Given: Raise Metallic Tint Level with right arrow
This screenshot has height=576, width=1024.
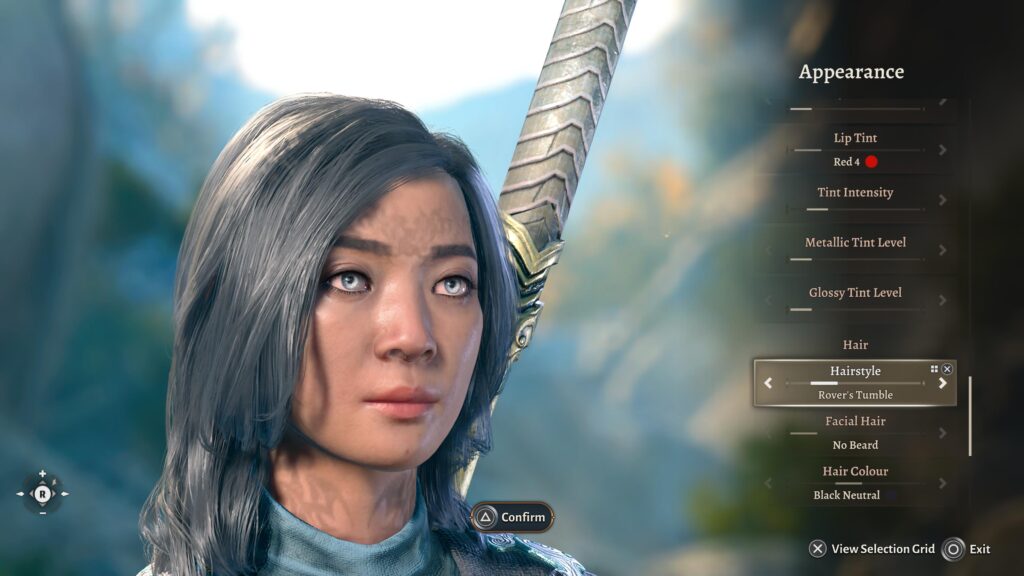Looking at the screenshot, I should 942,250.
